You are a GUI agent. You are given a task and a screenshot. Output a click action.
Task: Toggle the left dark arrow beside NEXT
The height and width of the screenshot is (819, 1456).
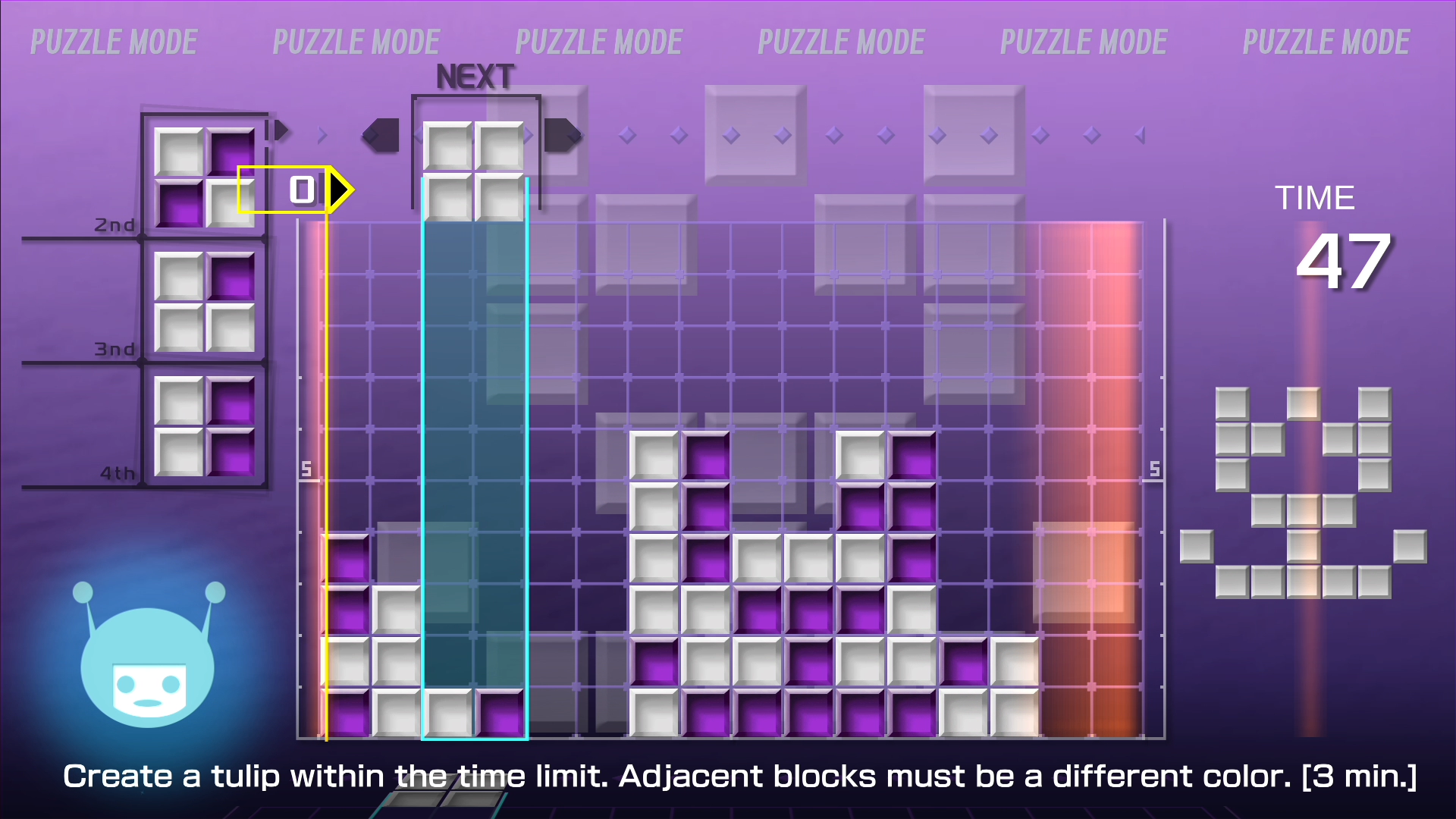pyautogui.click(x=381, y=134)
